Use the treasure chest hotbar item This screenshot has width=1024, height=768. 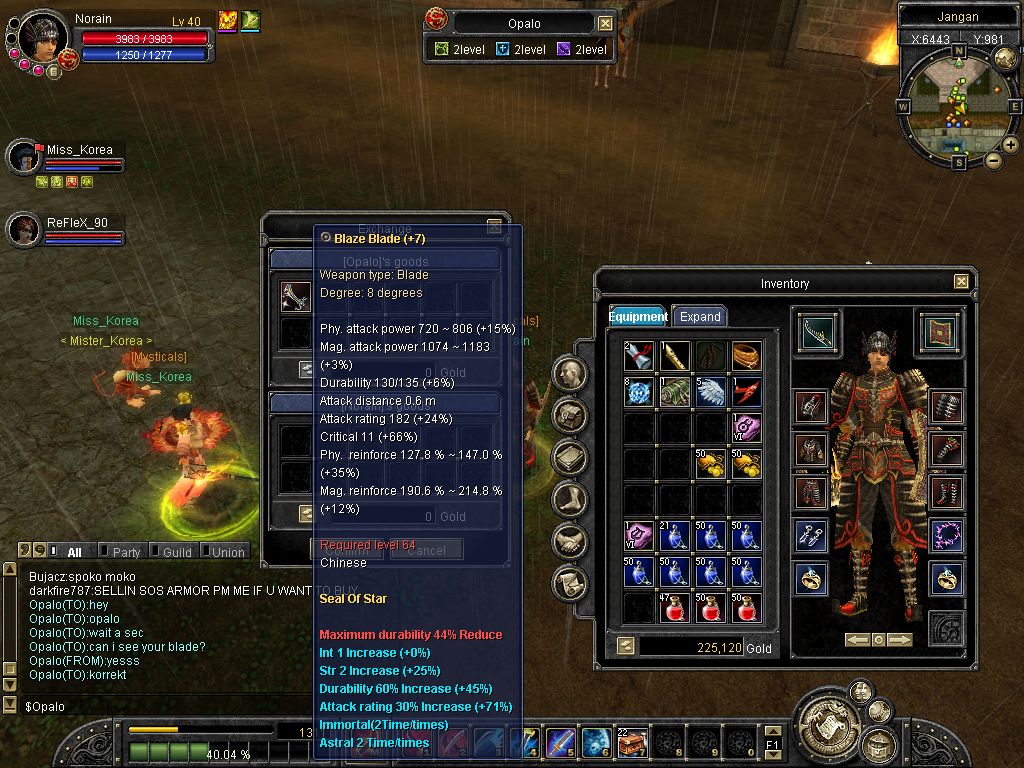tap(632, 742)
